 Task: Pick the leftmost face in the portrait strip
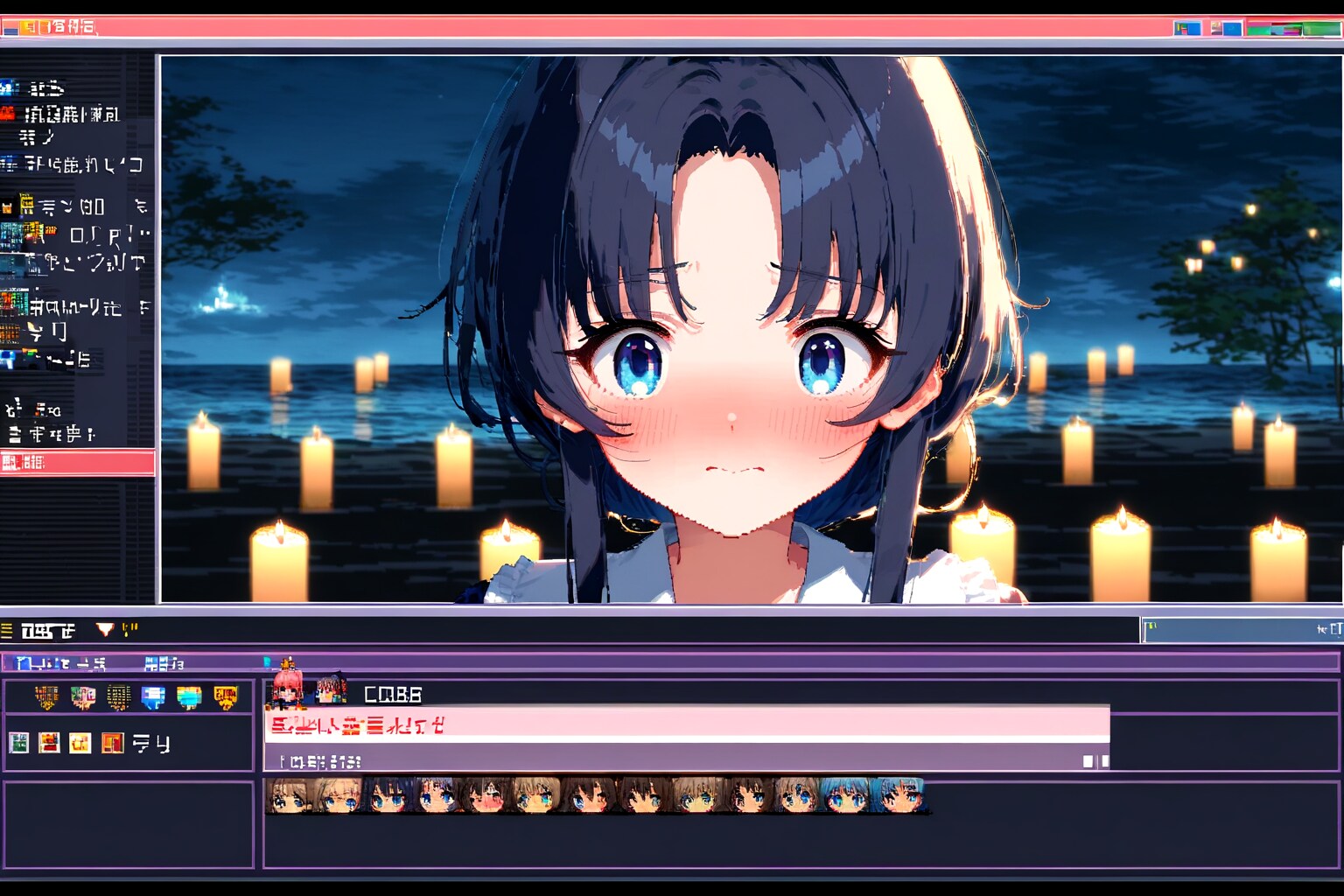290,795
